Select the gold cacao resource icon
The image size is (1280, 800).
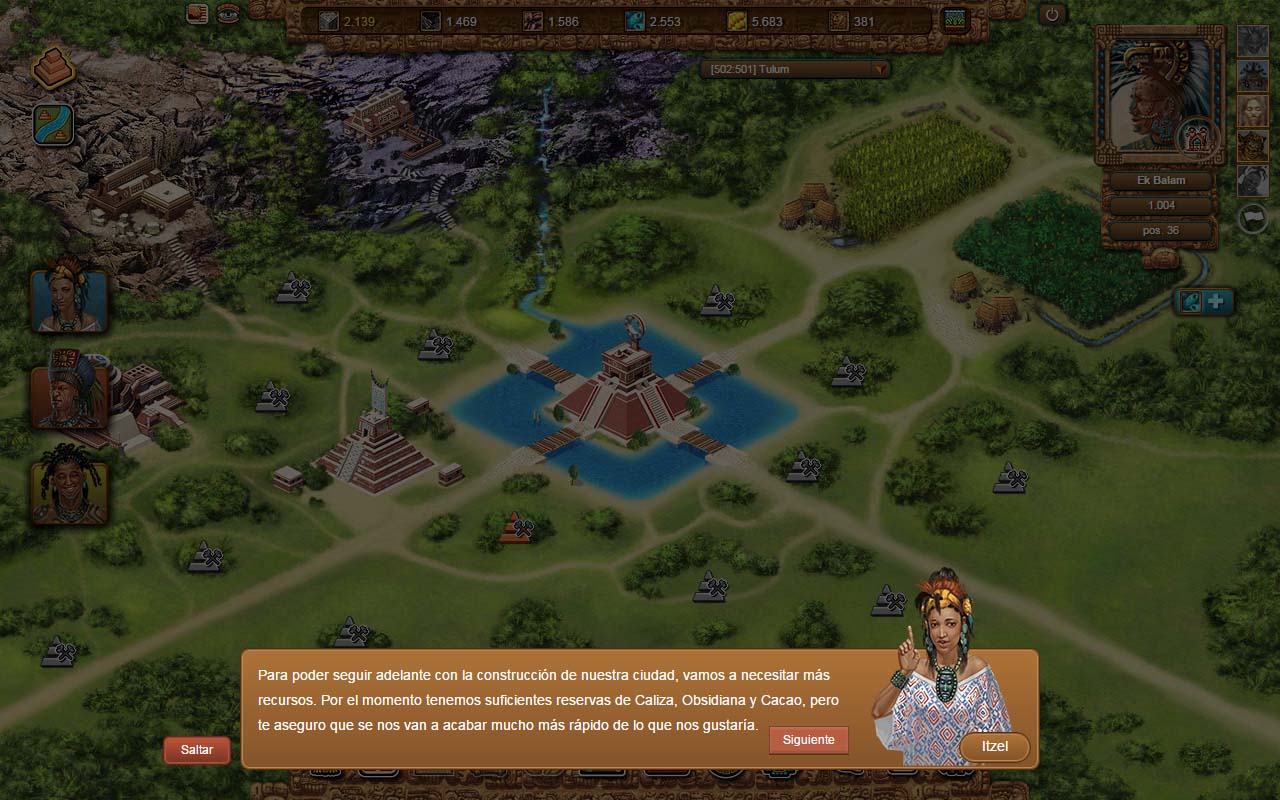tap(737, 21)
